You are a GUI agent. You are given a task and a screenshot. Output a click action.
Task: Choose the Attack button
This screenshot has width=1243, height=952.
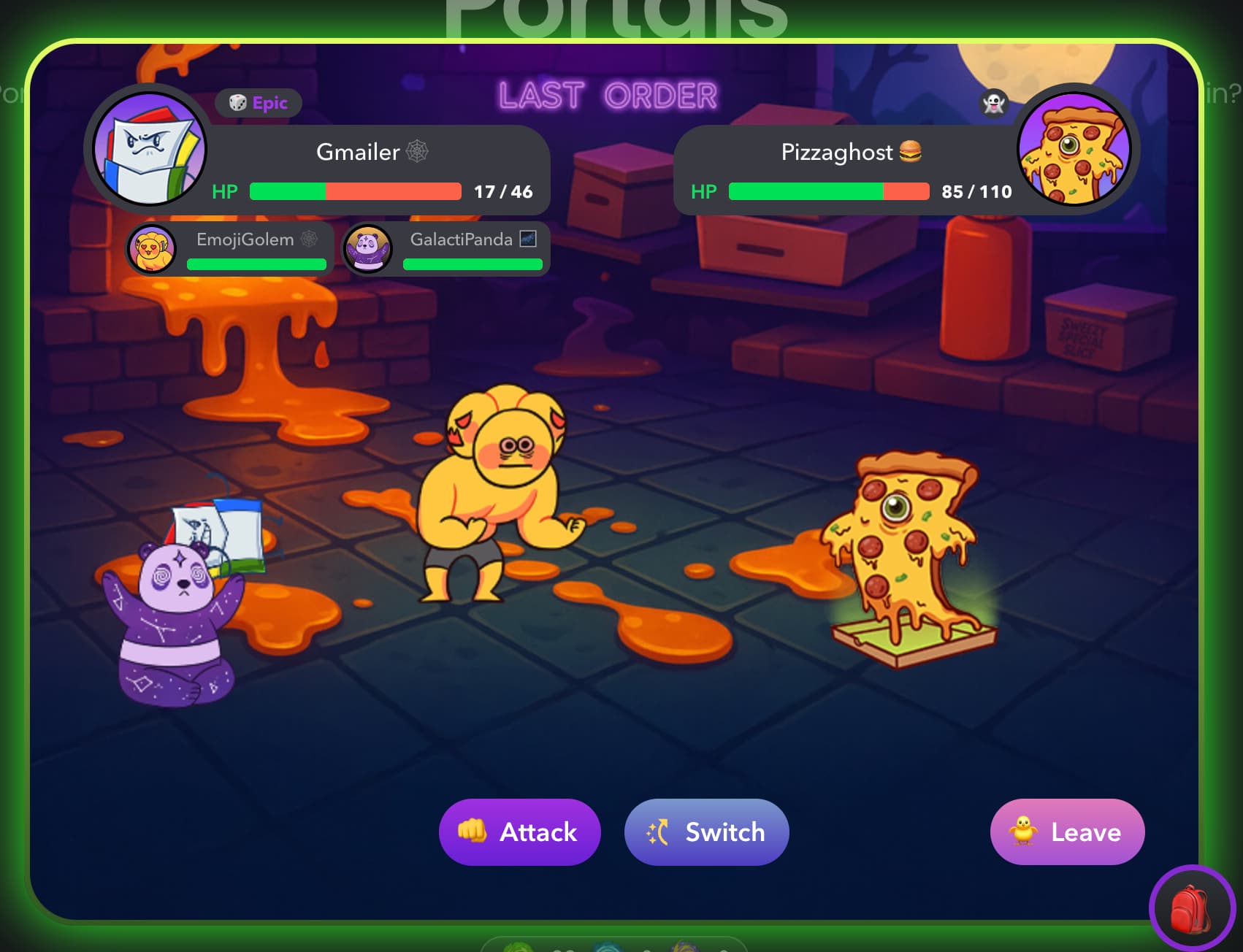(519, 832)
